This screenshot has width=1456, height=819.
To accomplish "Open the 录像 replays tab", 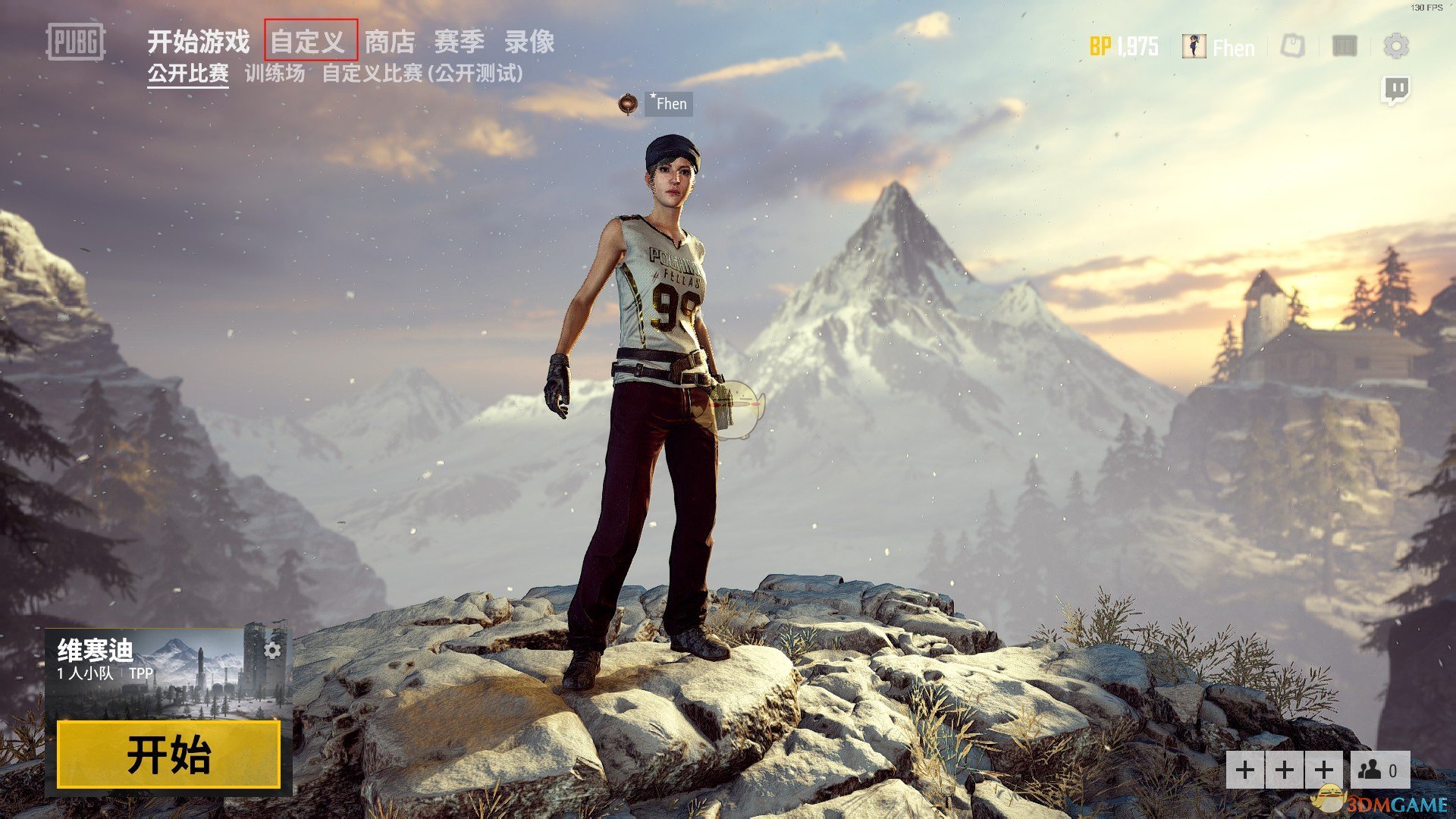I will coord(529,42).
